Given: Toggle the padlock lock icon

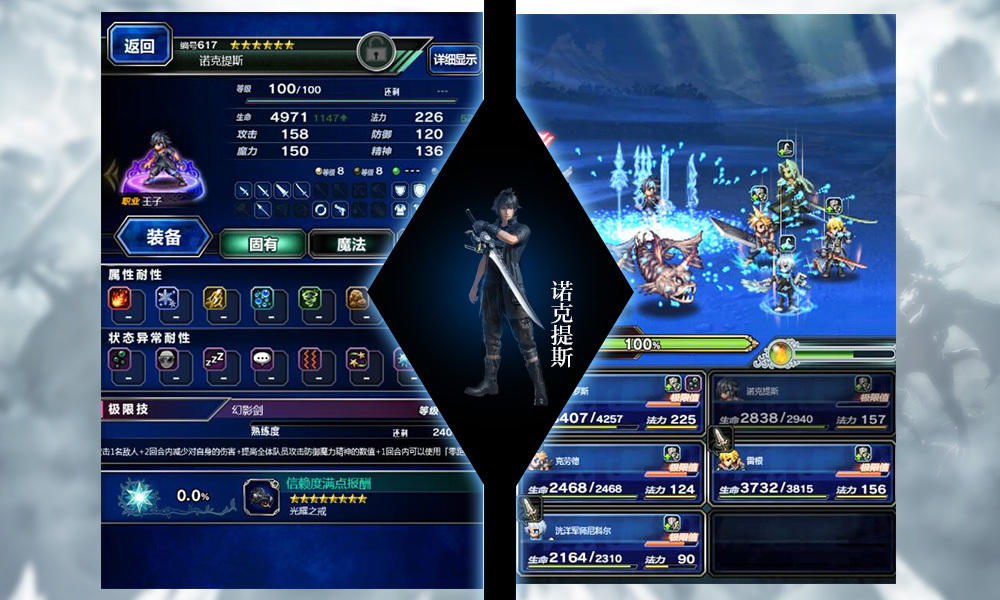Looking at the screenshot, I should (377, 48).
